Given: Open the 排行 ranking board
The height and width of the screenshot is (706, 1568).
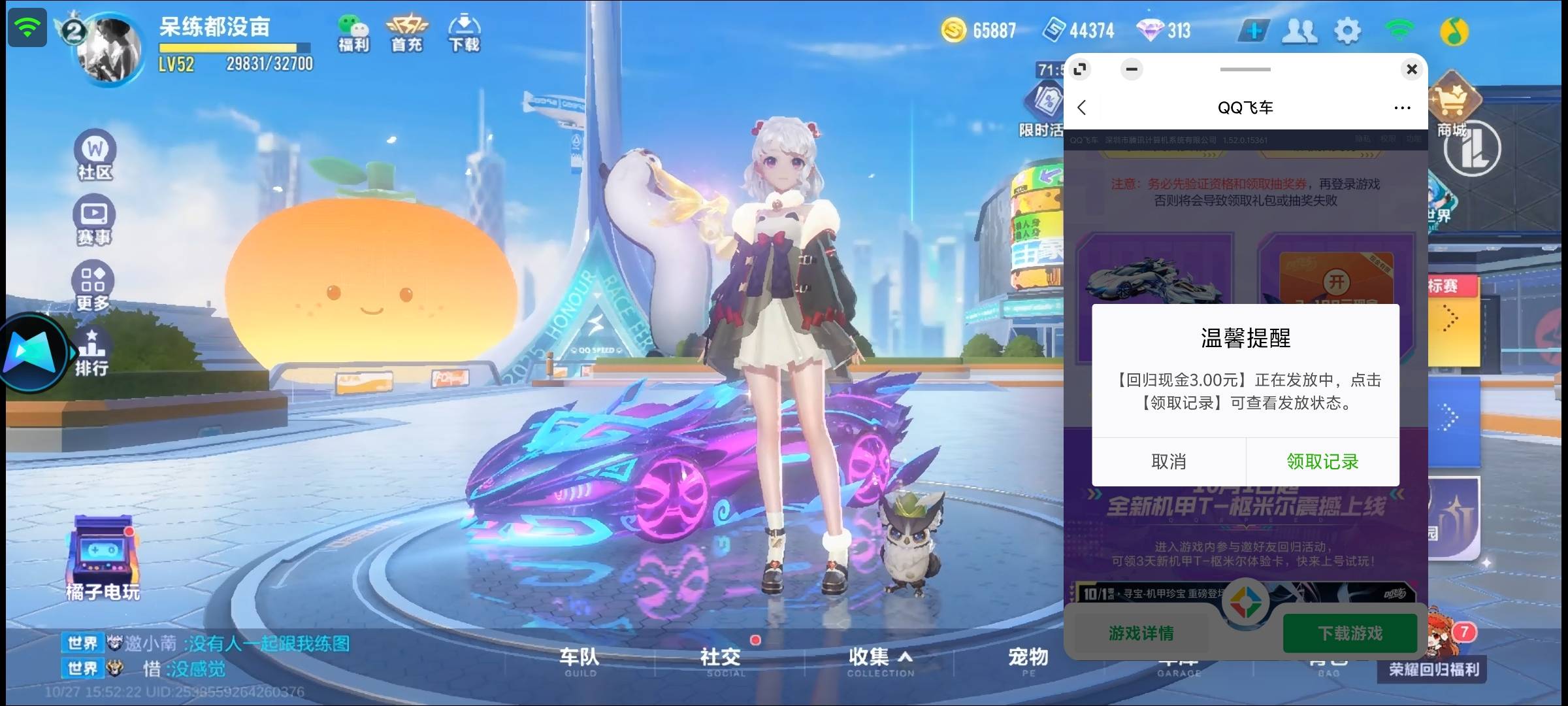Looking at the screenshot, I should click(91, 353).
